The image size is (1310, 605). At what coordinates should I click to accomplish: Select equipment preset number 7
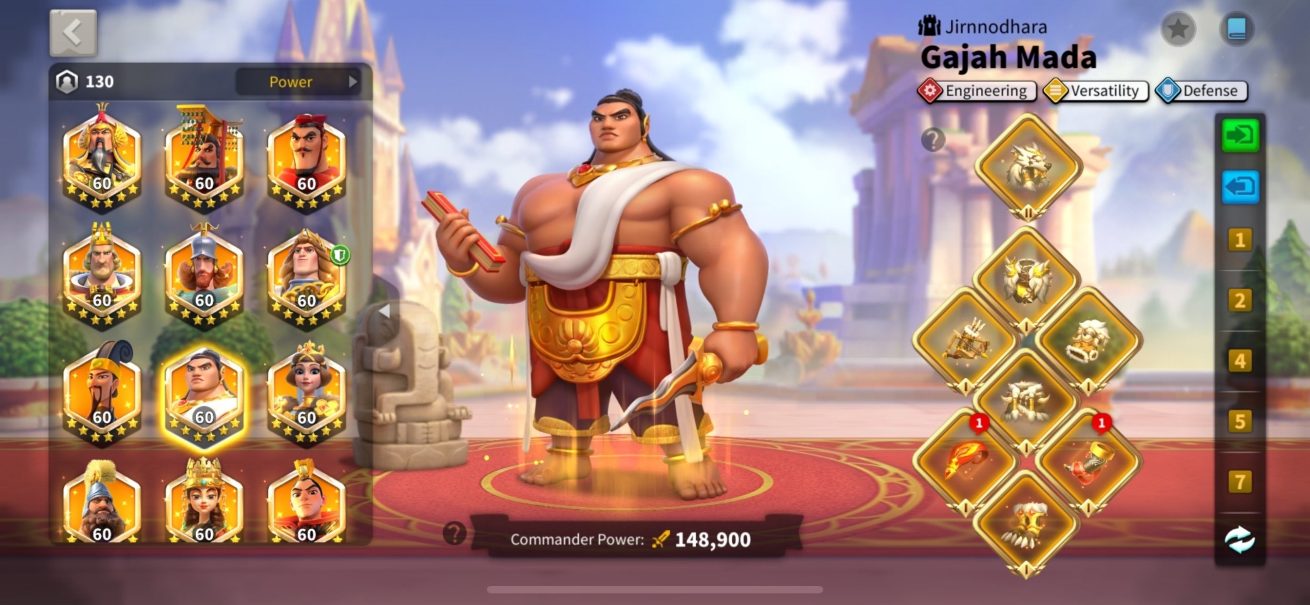pyautogui.click(x=1240, y=482)
